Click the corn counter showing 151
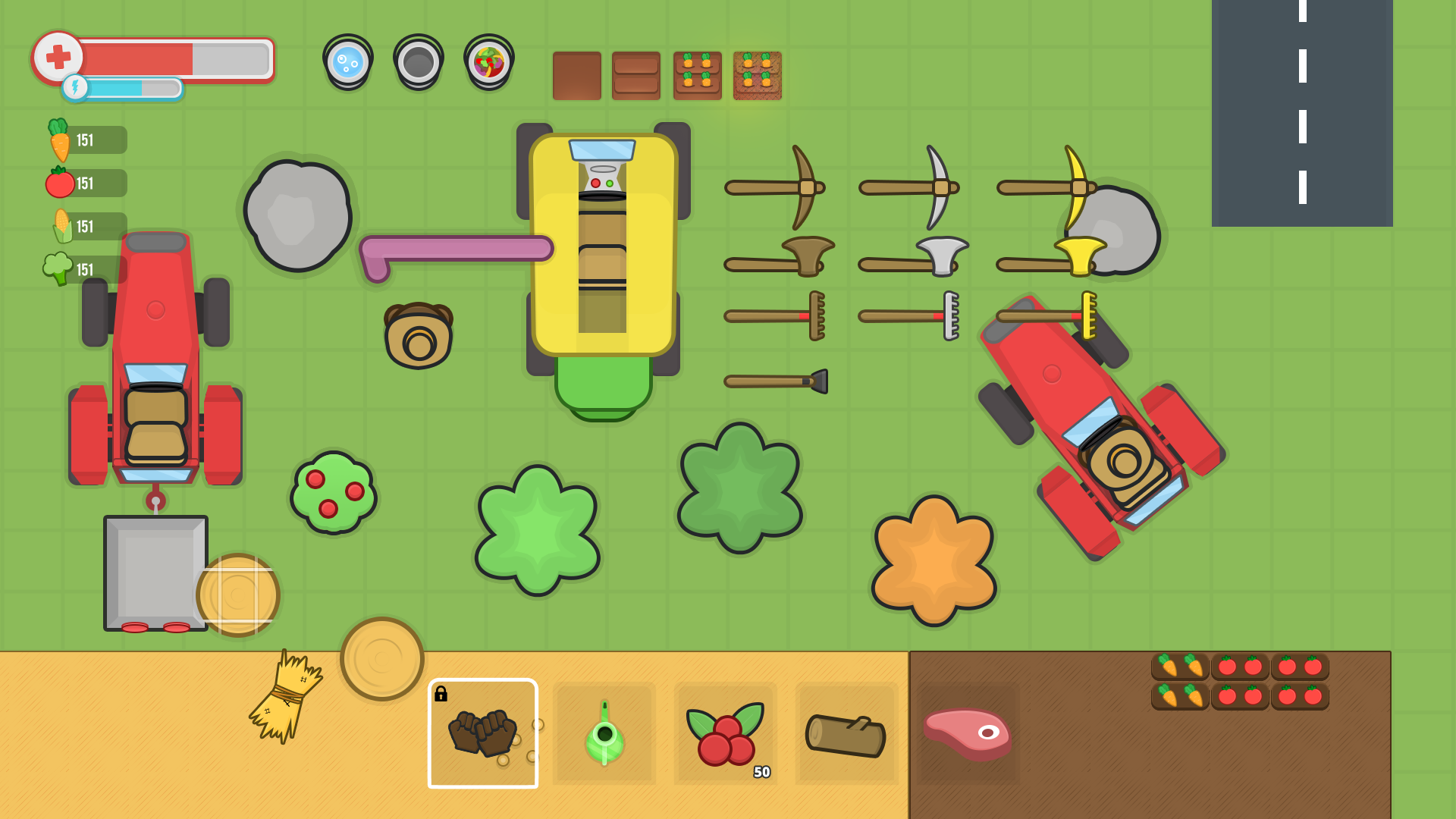 [83, 227]
